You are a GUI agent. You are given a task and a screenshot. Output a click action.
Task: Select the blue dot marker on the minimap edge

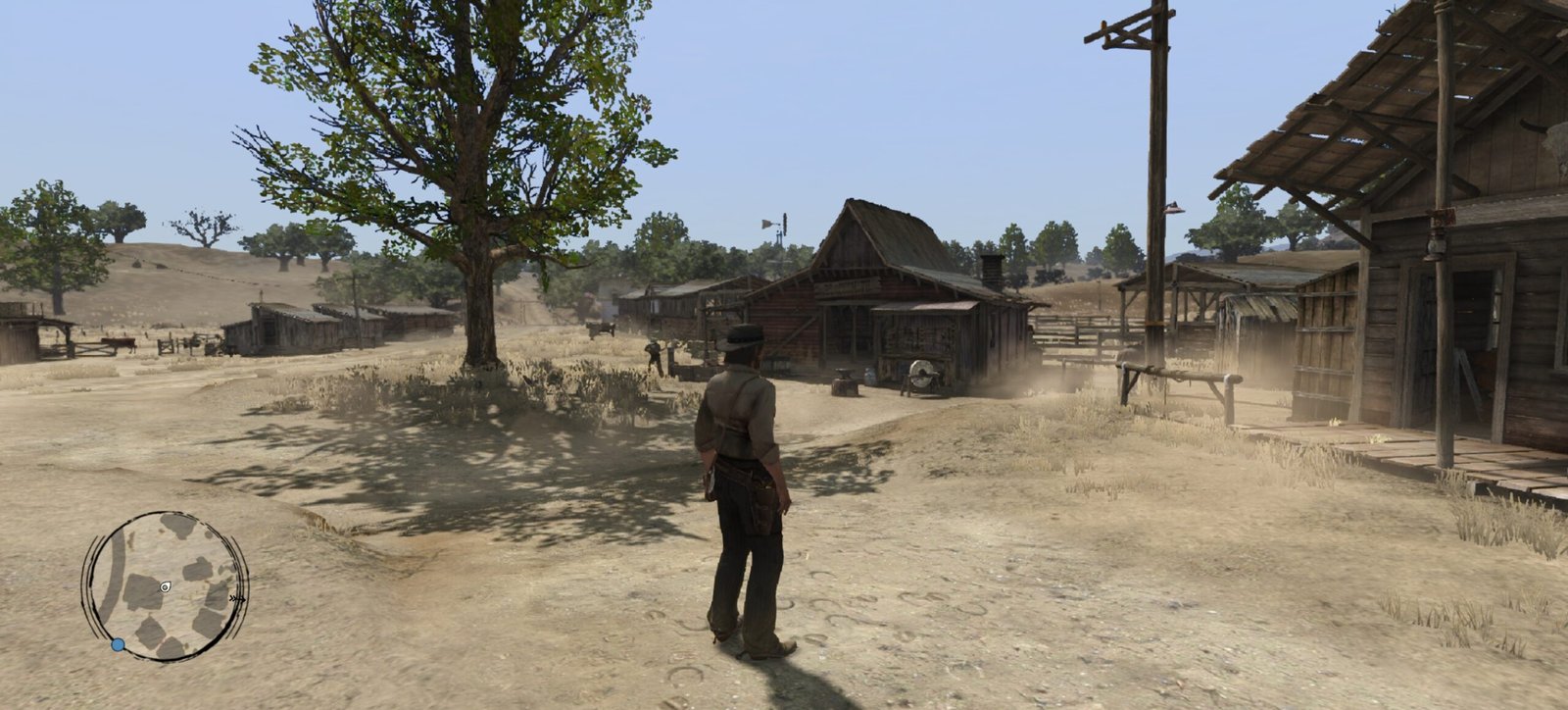tap(118, 644)
